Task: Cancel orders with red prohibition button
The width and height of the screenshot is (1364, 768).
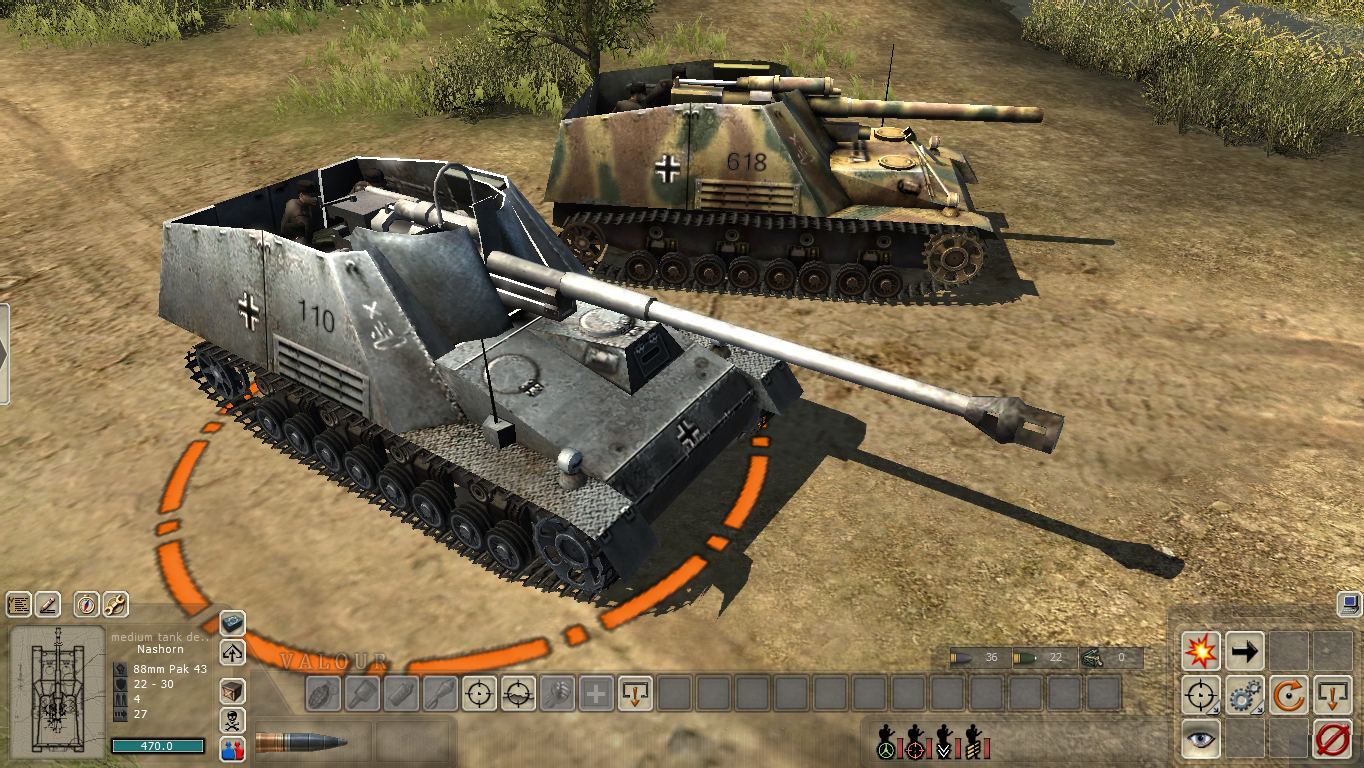Action: click(x=1332, y=738)
